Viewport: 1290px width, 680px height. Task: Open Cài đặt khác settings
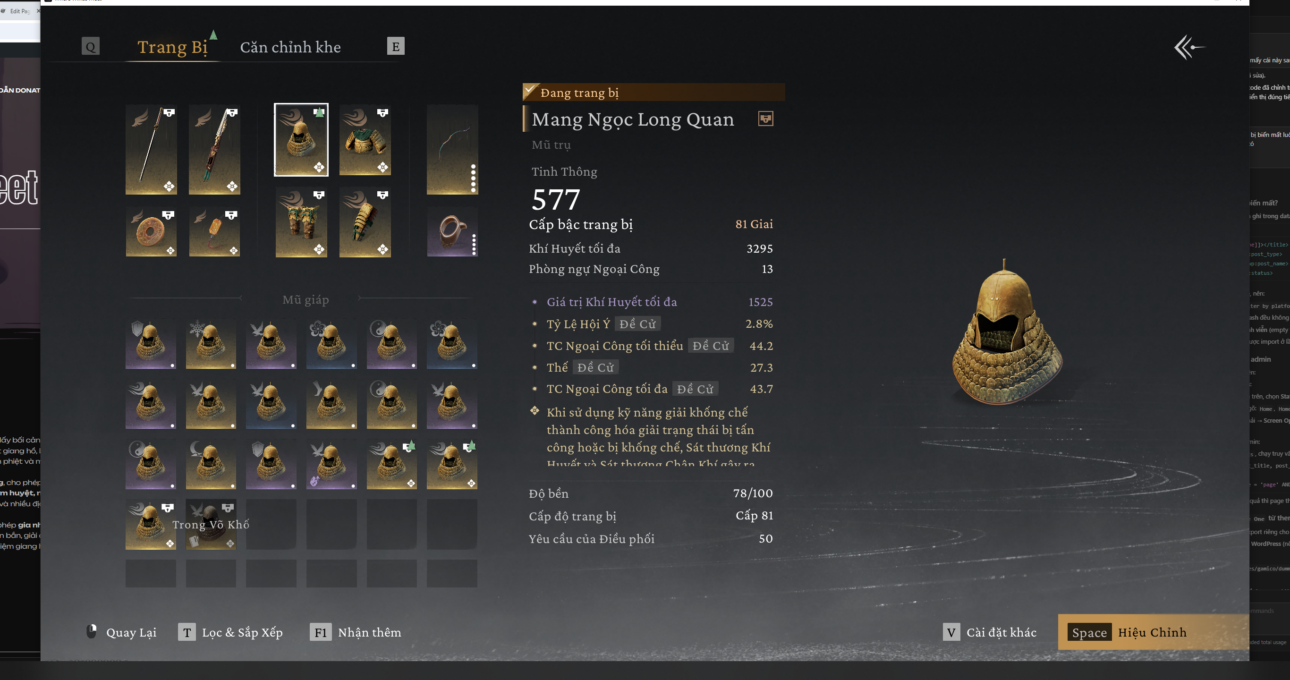tap(990, 632)
